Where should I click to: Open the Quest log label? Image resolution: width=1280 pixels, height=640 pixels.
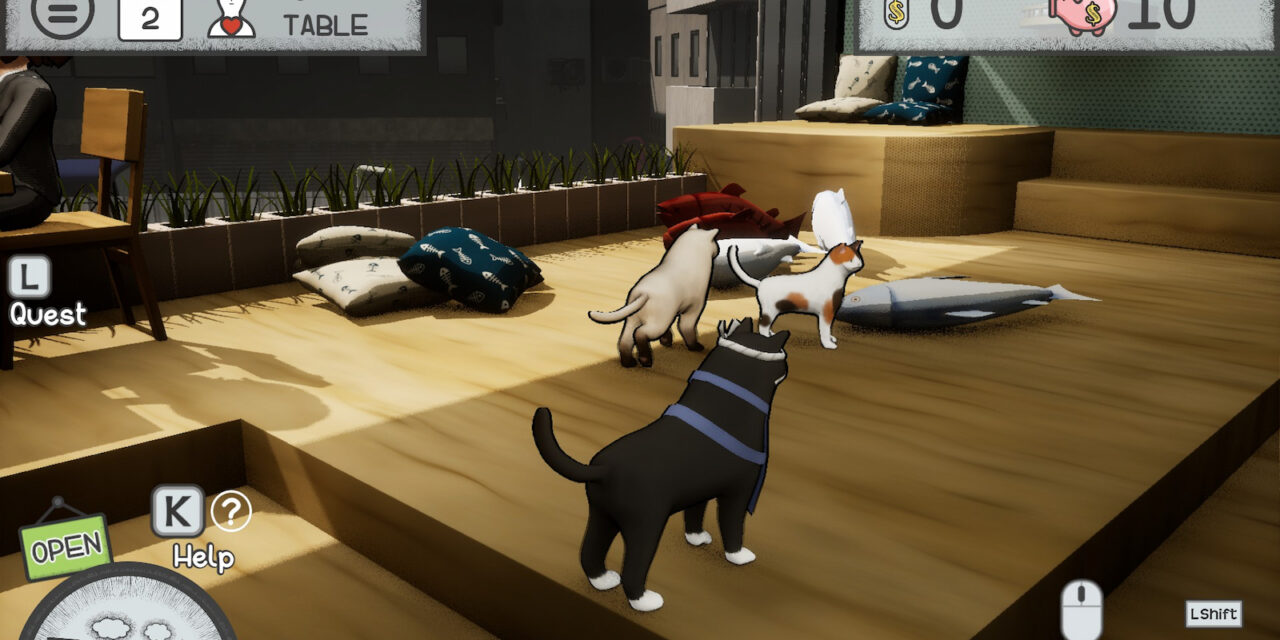(48, 314)
